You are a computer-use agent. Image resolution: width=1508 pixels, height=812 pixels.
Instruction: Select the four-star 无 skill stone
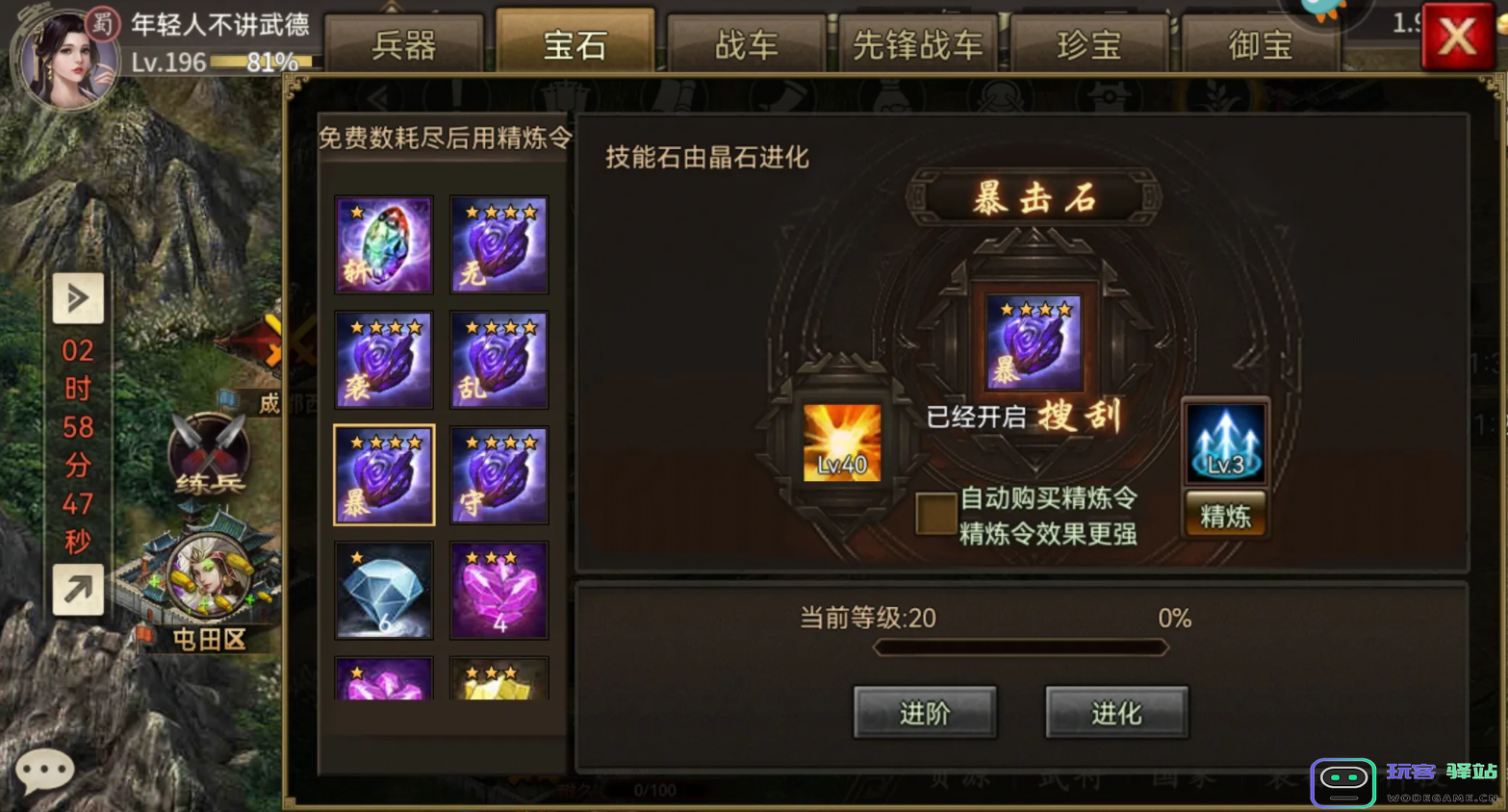[x=498, y=243]
